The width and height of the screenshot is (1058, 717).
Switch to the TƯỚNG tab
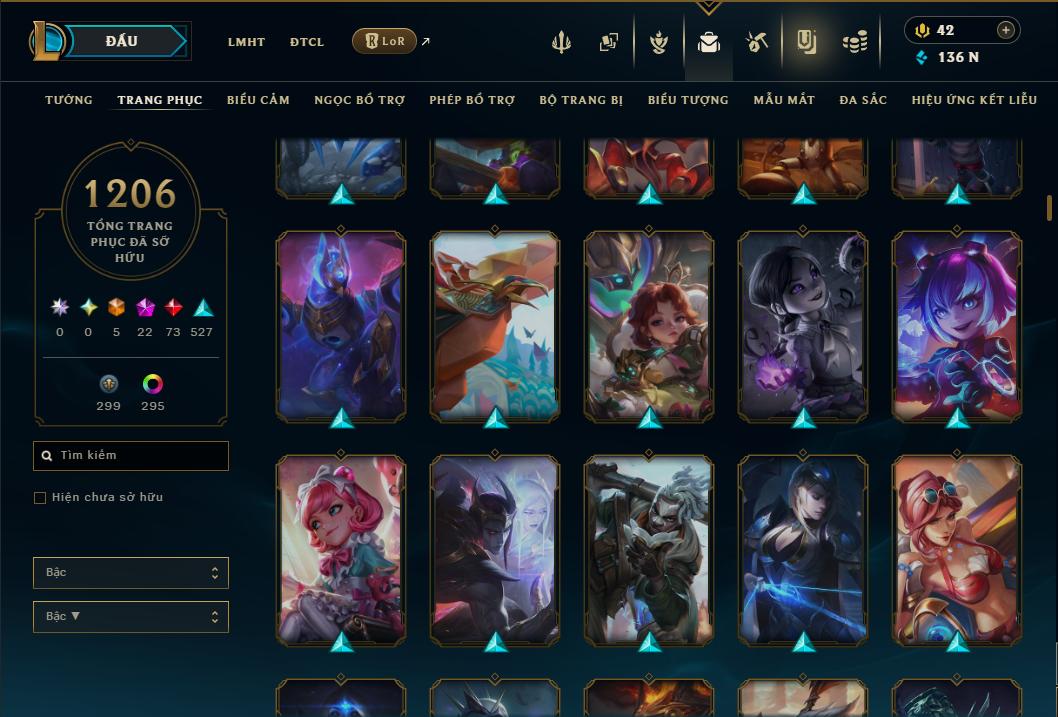coord(69,100)
